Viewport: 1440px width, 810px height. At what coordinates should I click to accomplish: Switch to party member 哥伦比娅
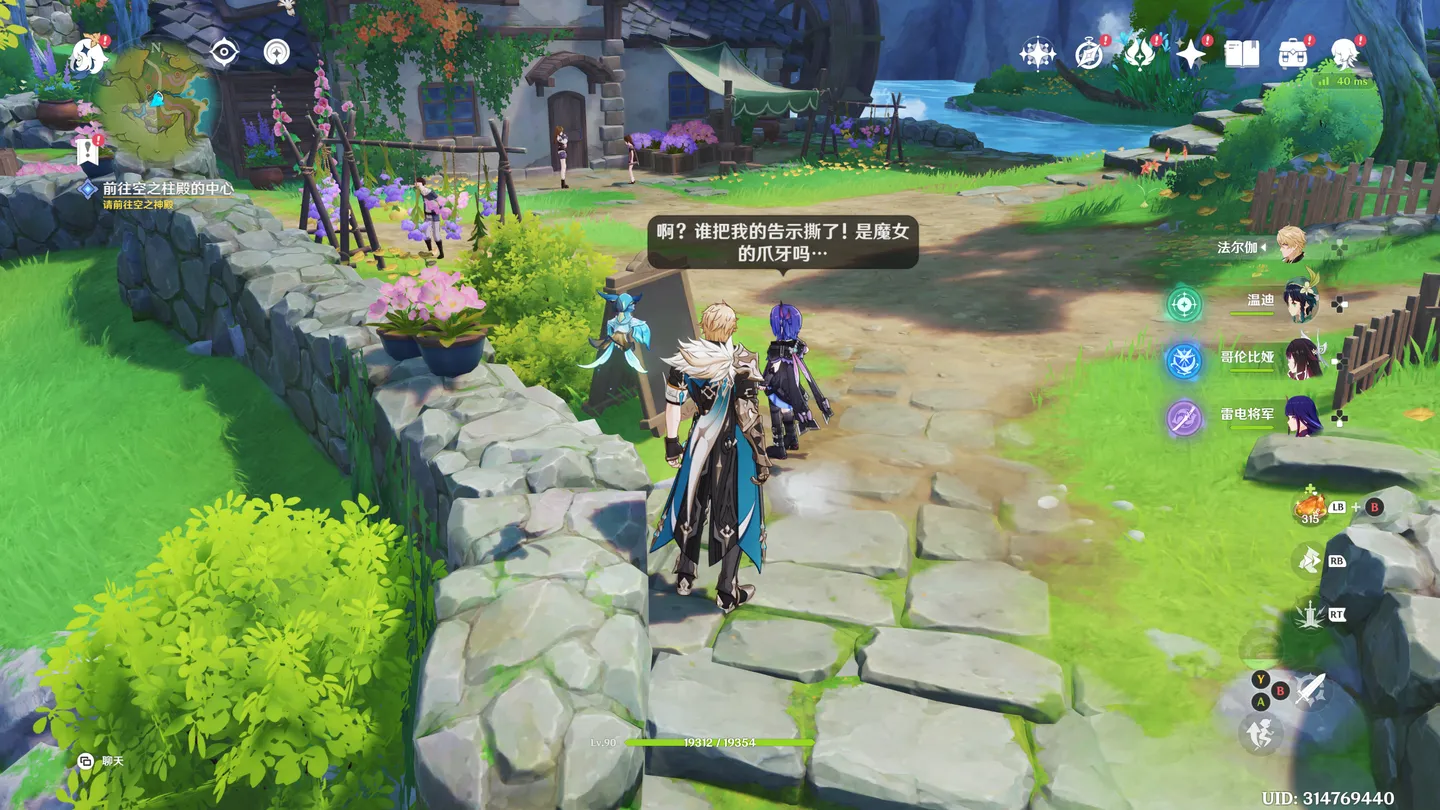tap(1302, 360)
